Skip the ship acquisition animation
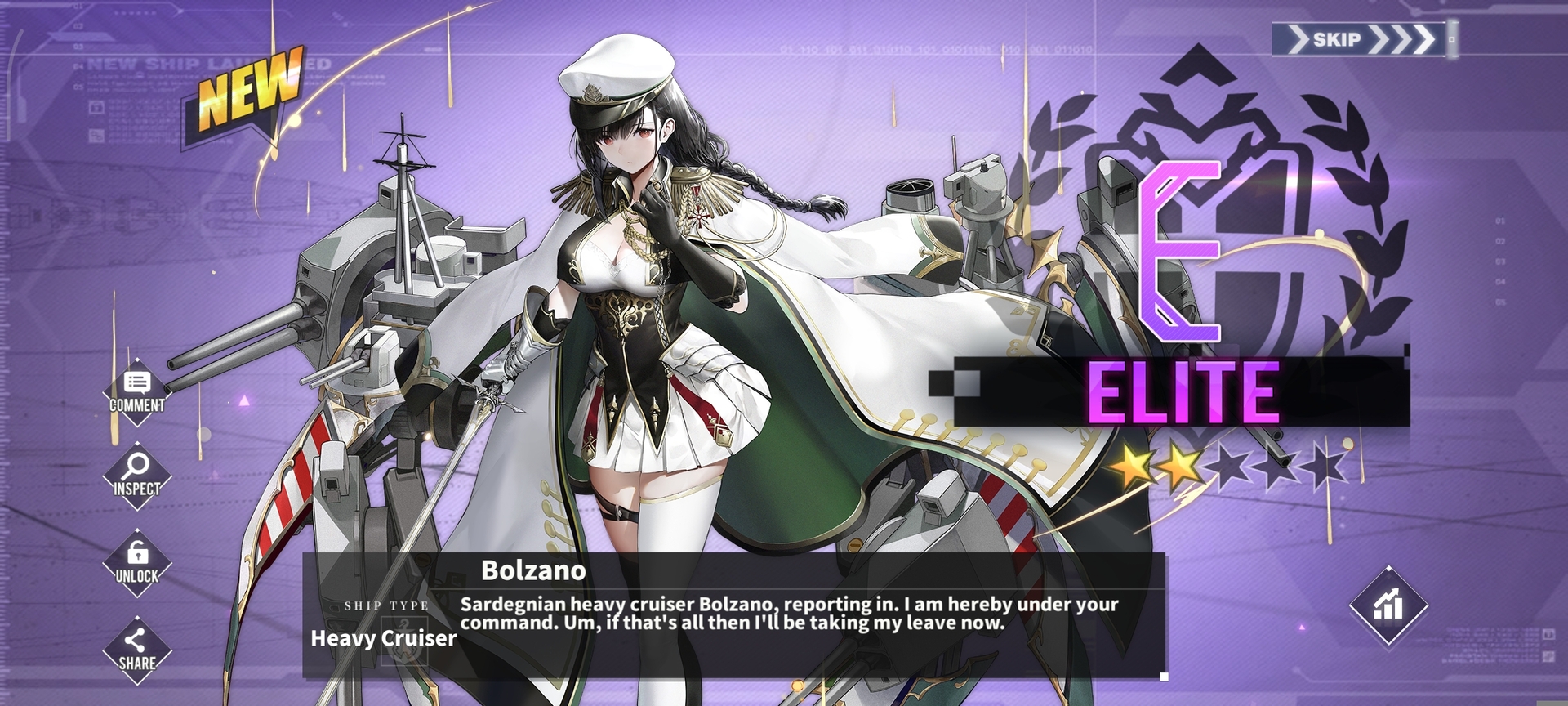 1361,39
